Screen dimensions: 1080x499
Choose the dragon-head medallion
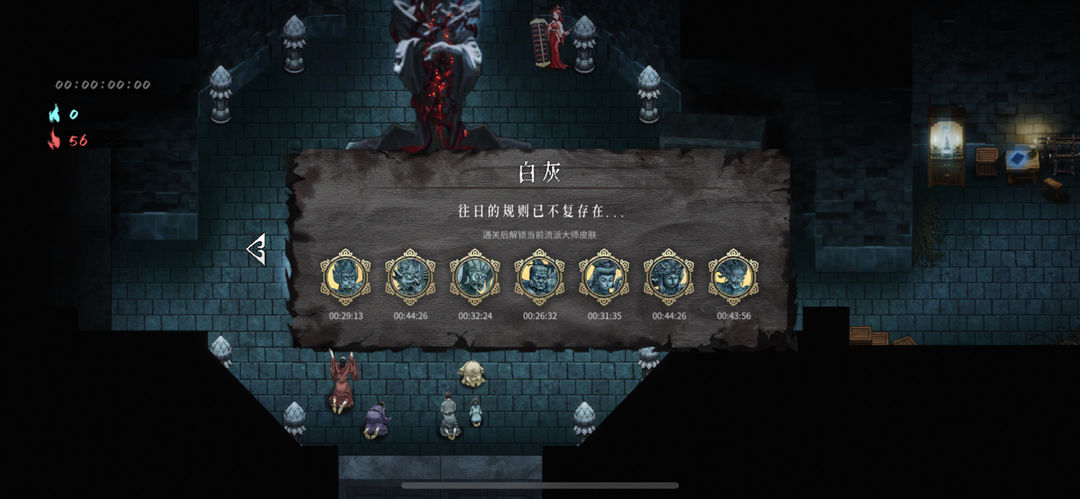pyautogui.click(x=410, y=277)
